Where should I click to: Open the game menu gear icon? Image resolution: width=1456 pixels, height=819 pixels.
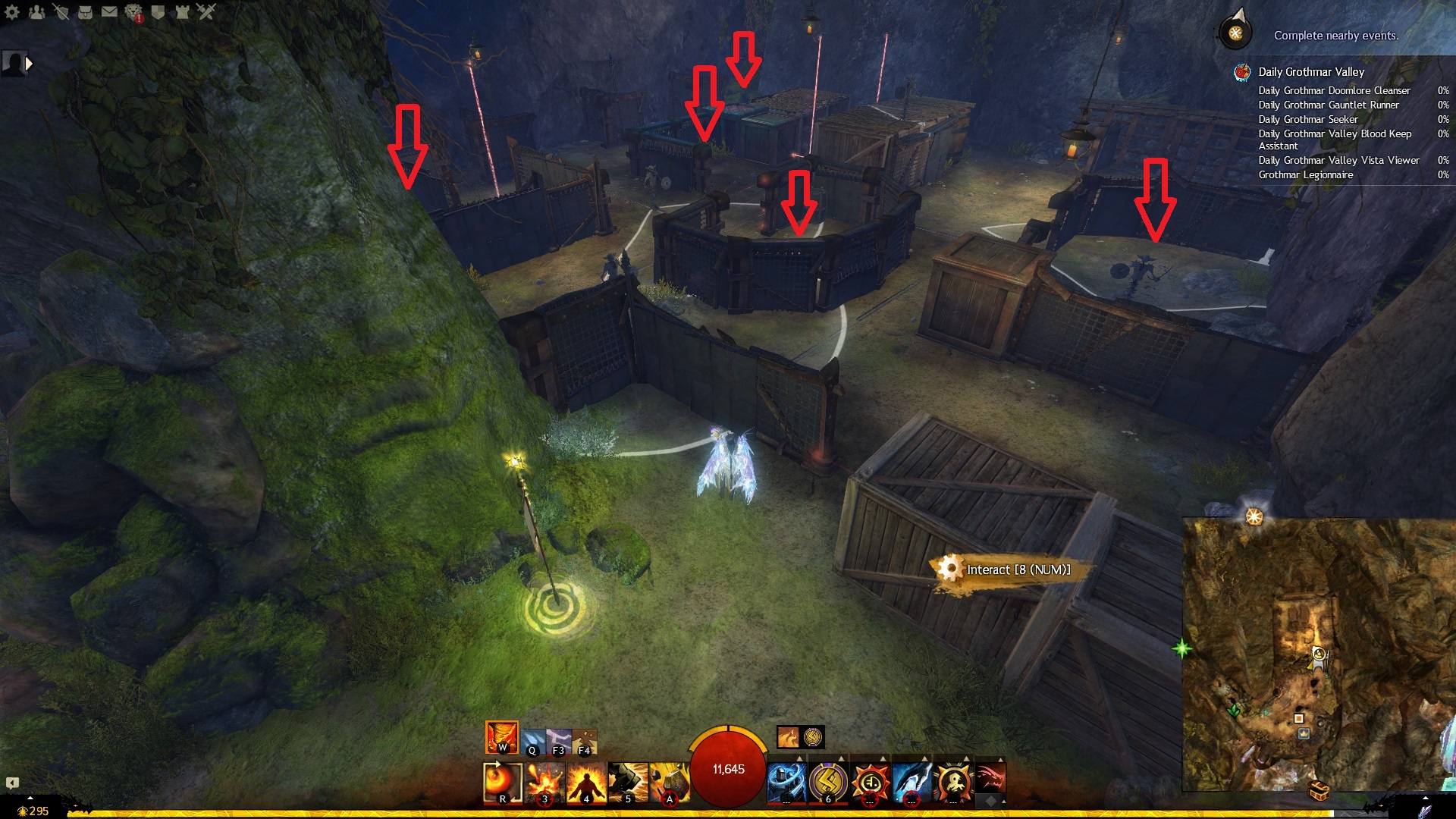(12, 11)
